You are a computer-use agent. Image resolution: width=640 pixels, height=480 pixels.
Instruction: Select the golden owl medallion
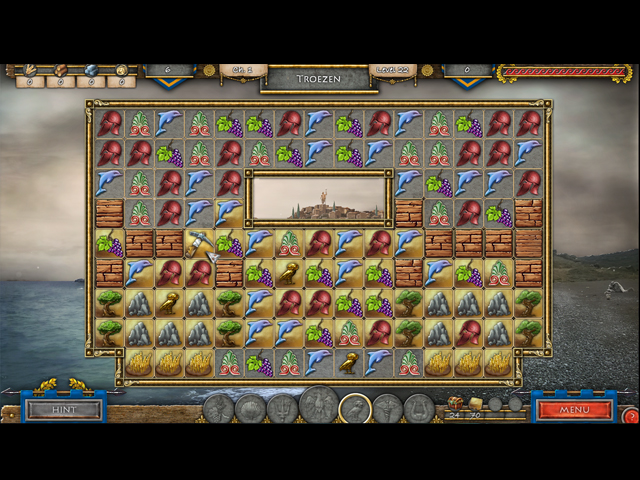pos(354,408)
